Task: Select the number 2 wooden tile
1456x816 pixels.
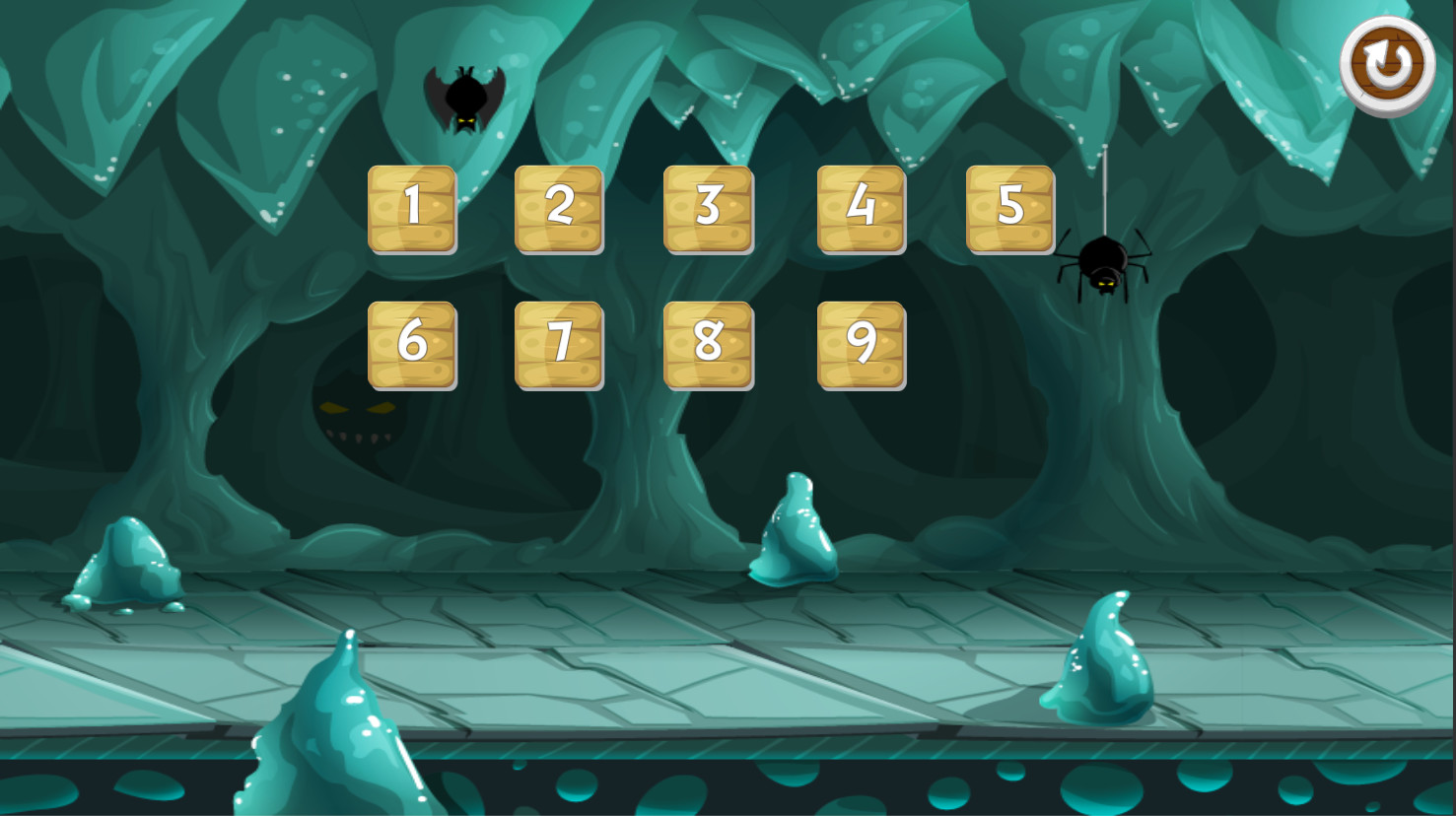Action: [559, 207]
